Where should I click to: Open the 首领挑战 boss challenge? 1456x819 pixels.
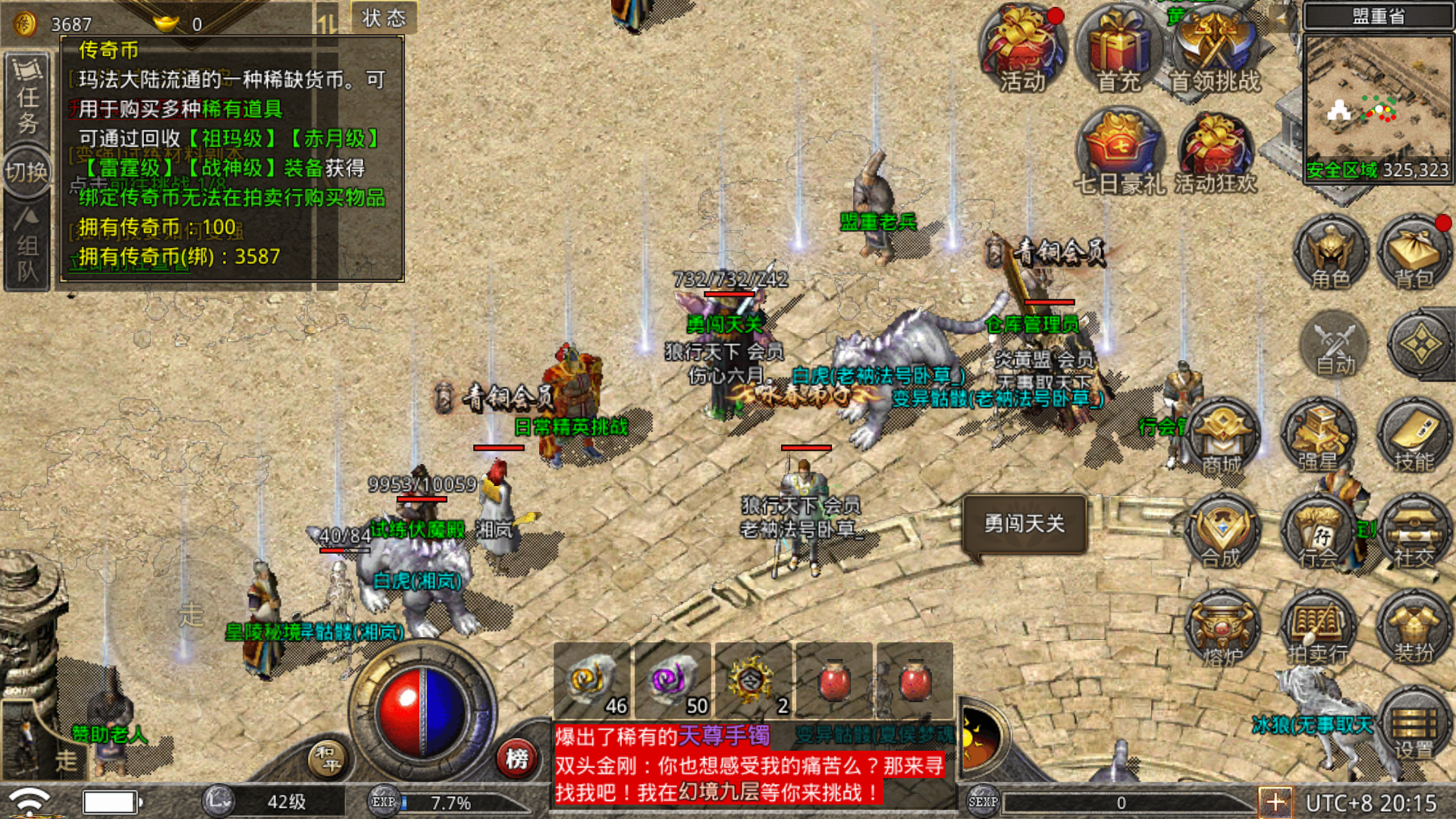click(1215, 50)
